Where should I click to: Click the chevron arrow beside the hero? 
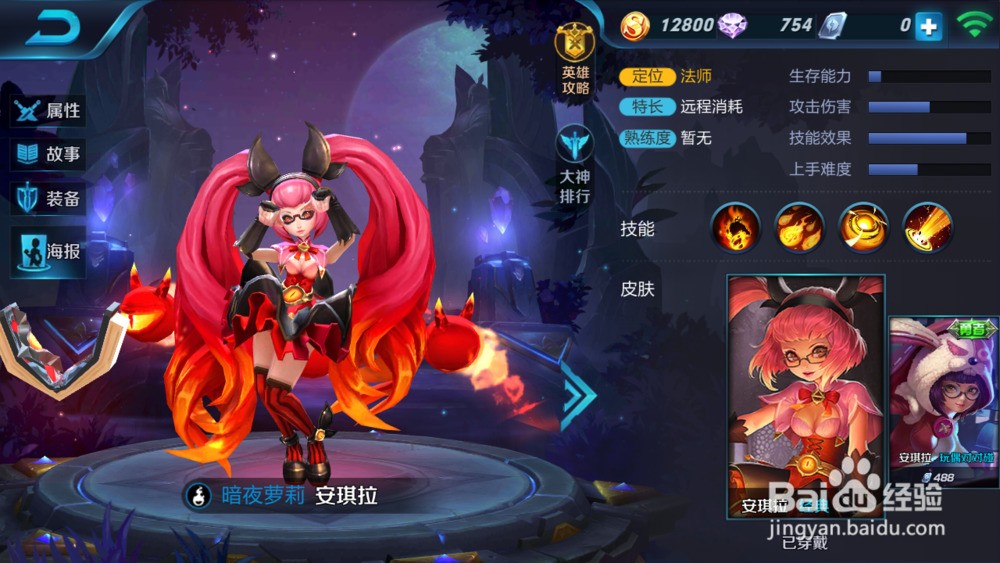(579, 393)
